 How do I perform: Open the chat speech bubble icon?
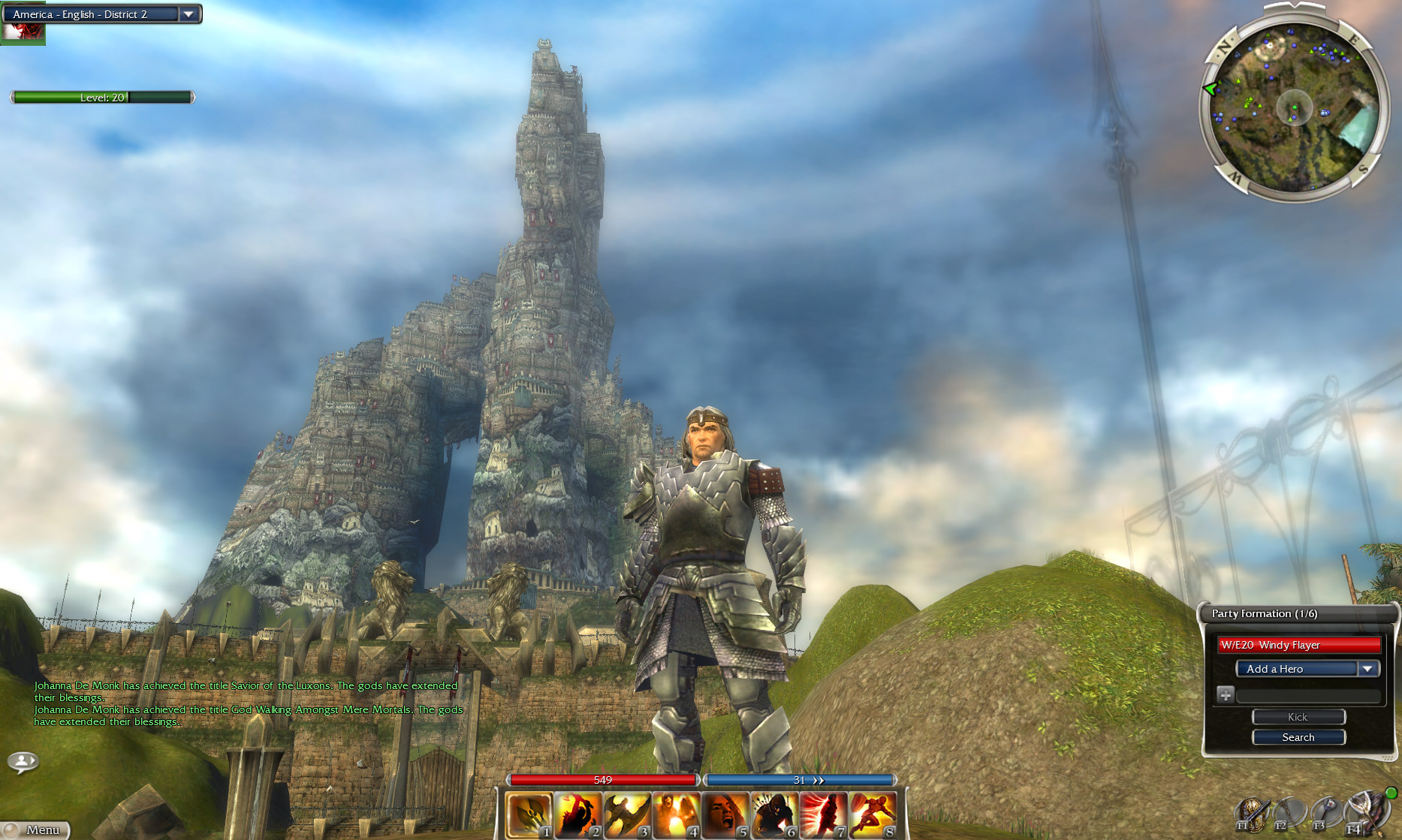coord(23,762)
